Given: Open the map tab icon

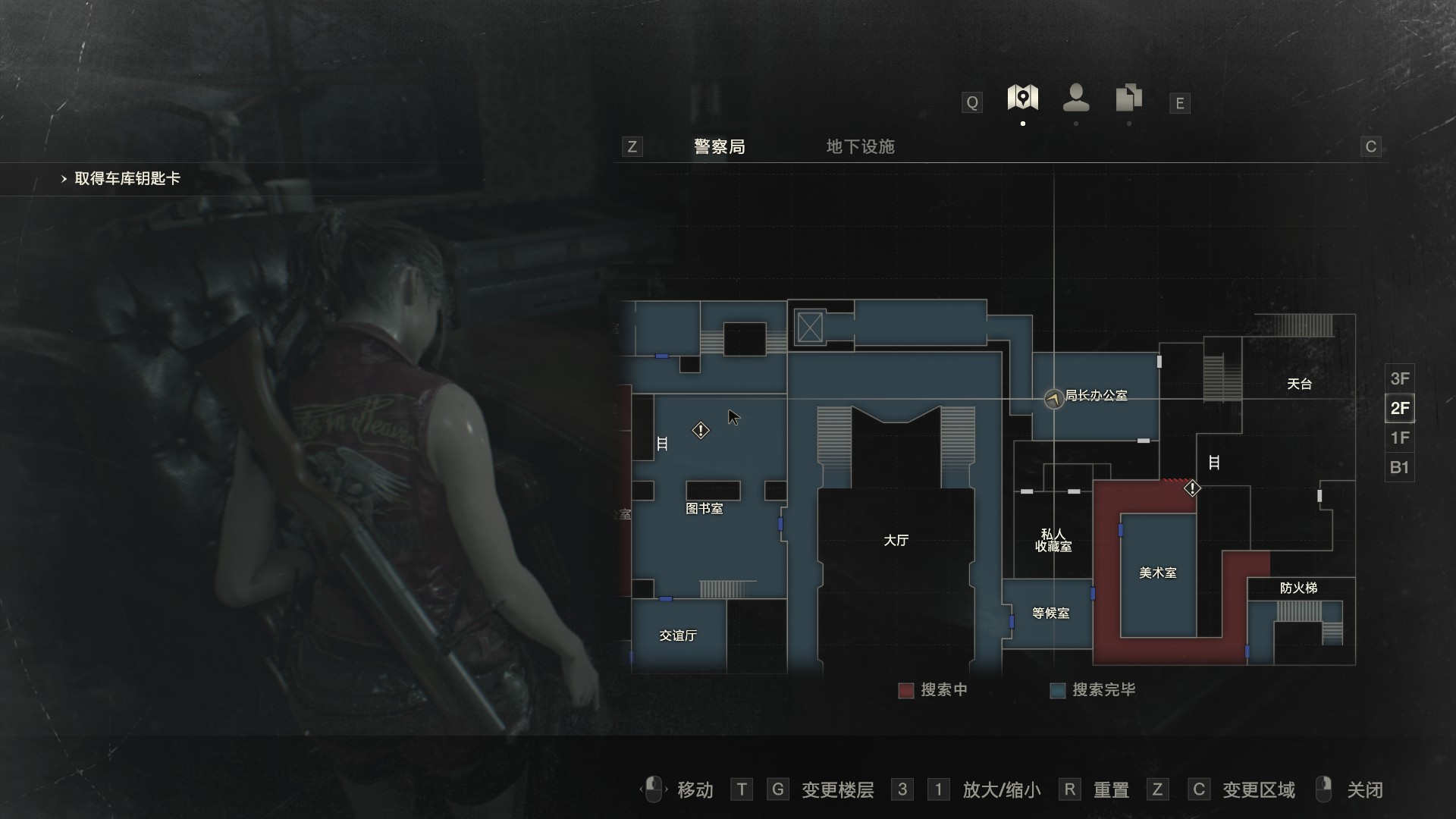Looking at the screenshot, I should click(x=1022, y=98).
